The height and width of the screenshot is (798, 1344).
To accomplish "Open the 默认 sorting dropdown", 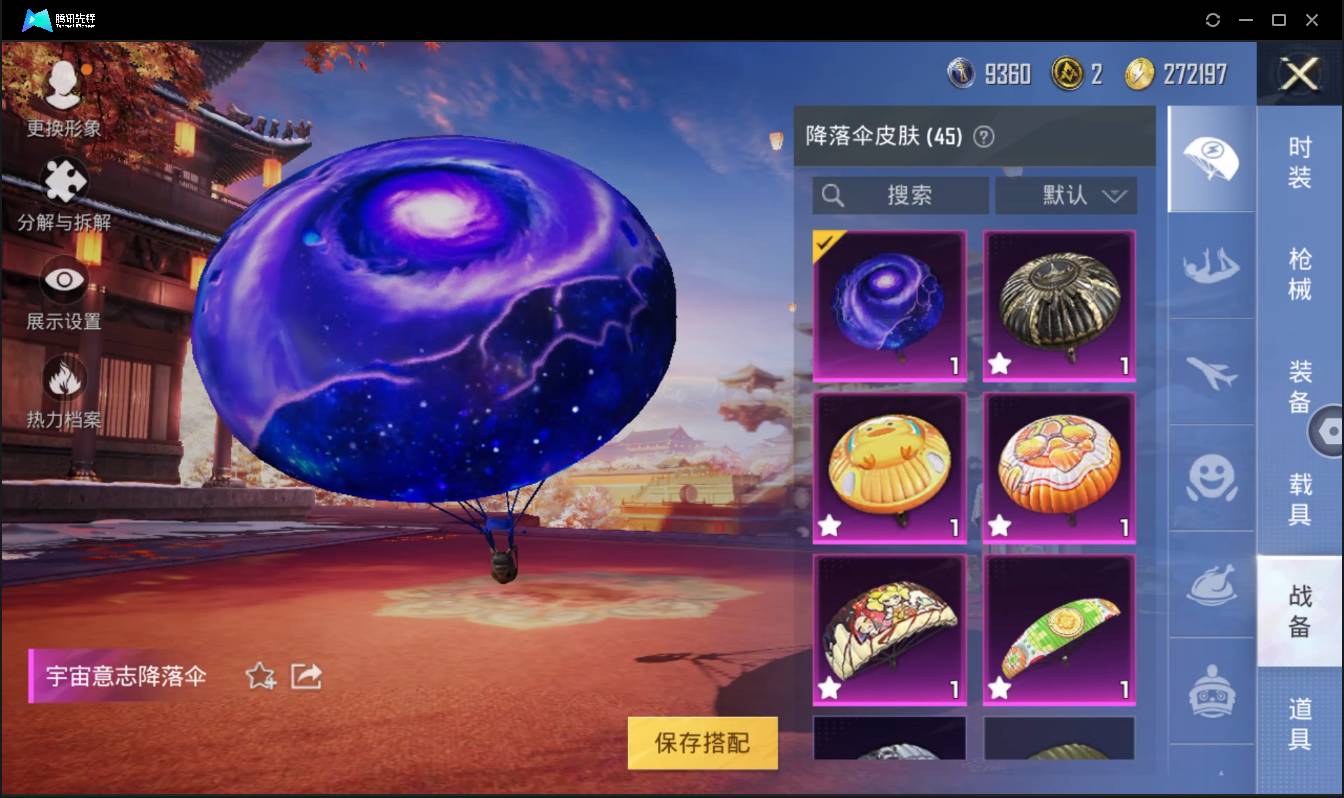I will coord(1066,196).
